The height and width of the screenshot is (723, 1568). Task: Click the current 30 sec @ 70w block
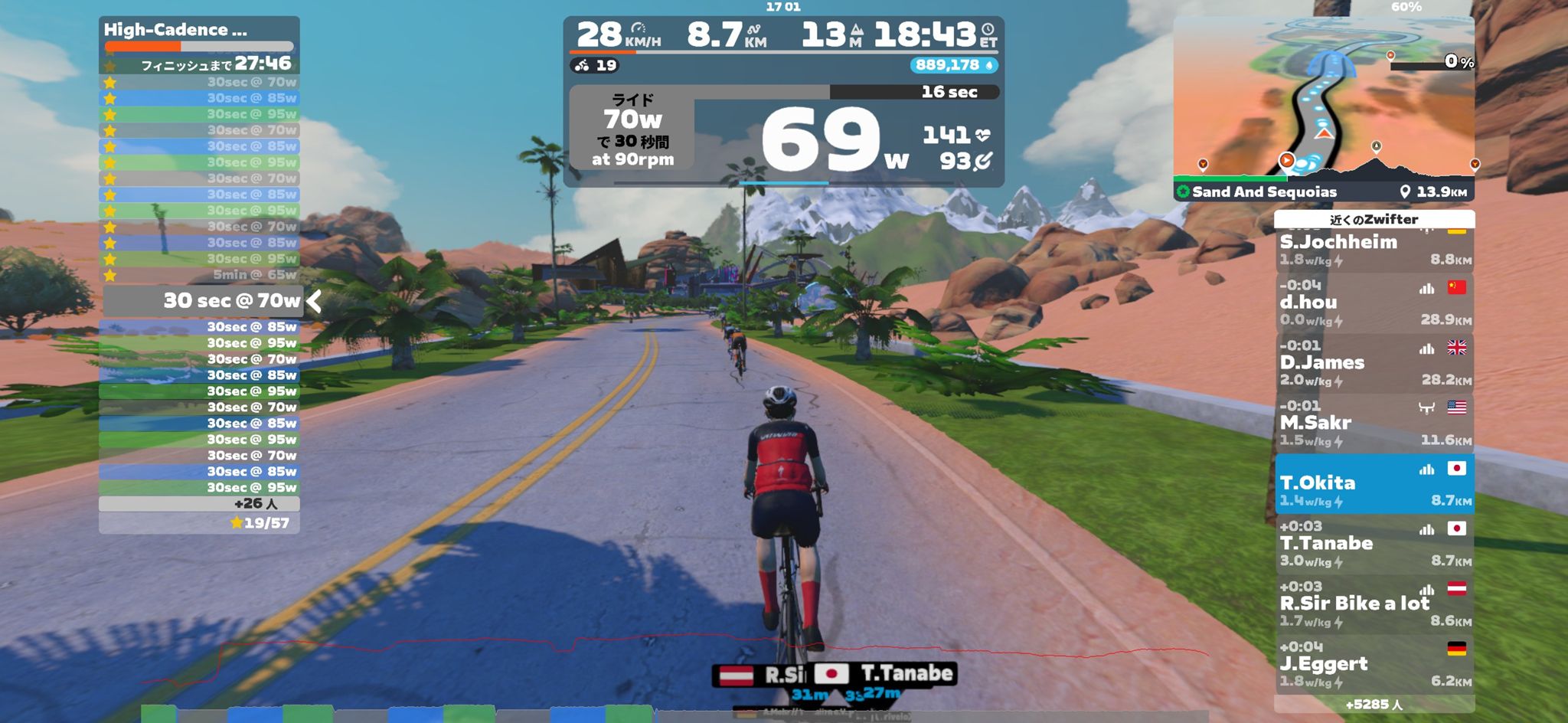(205, 301)
